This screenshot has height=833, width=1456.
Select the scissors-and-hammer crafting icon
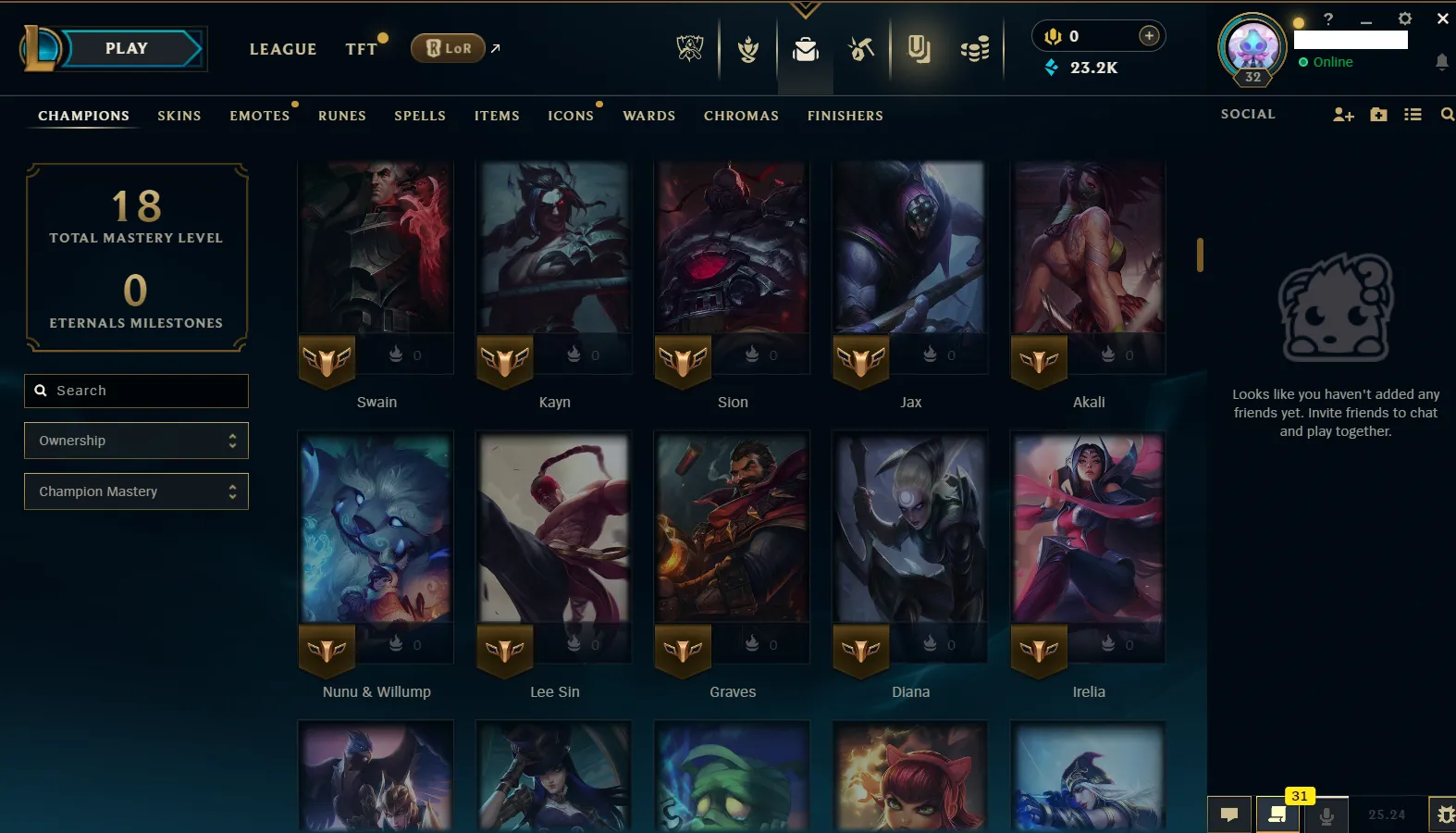(861, 48)
